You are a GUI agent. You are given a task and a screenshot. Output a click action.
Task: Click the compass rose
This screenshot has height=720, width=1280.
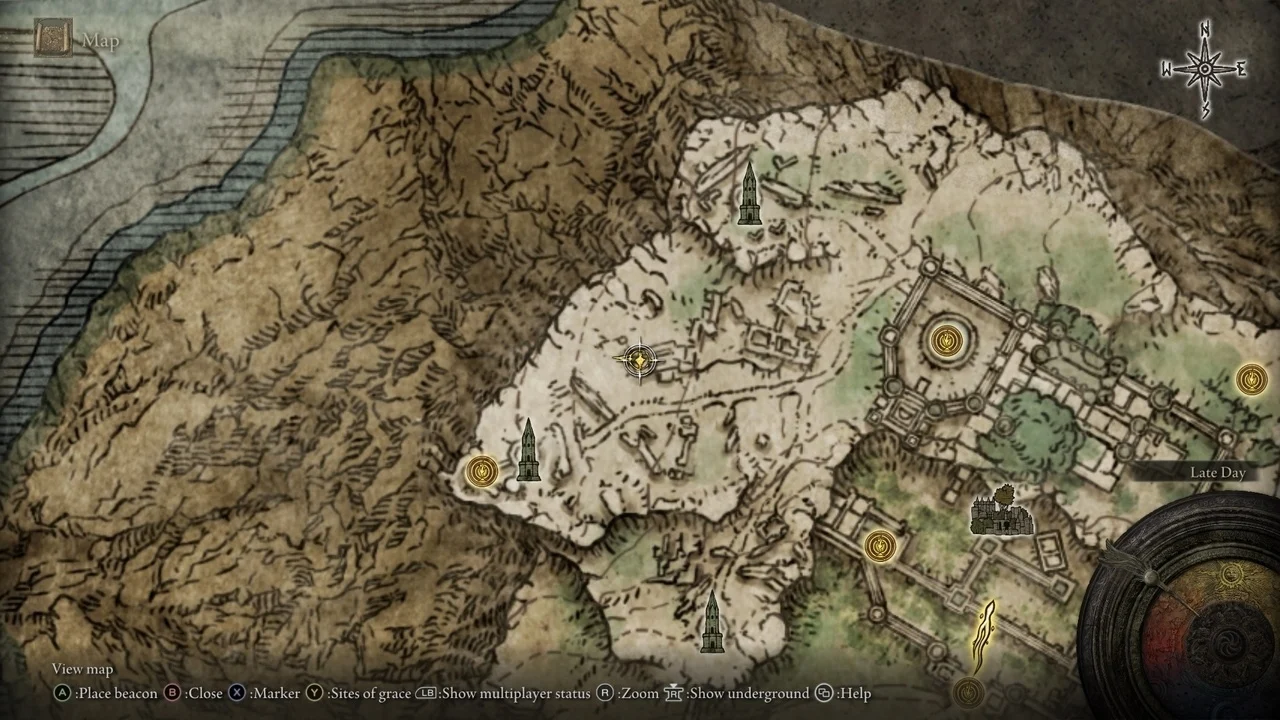pyautogui.click(x=1205, y=69)
